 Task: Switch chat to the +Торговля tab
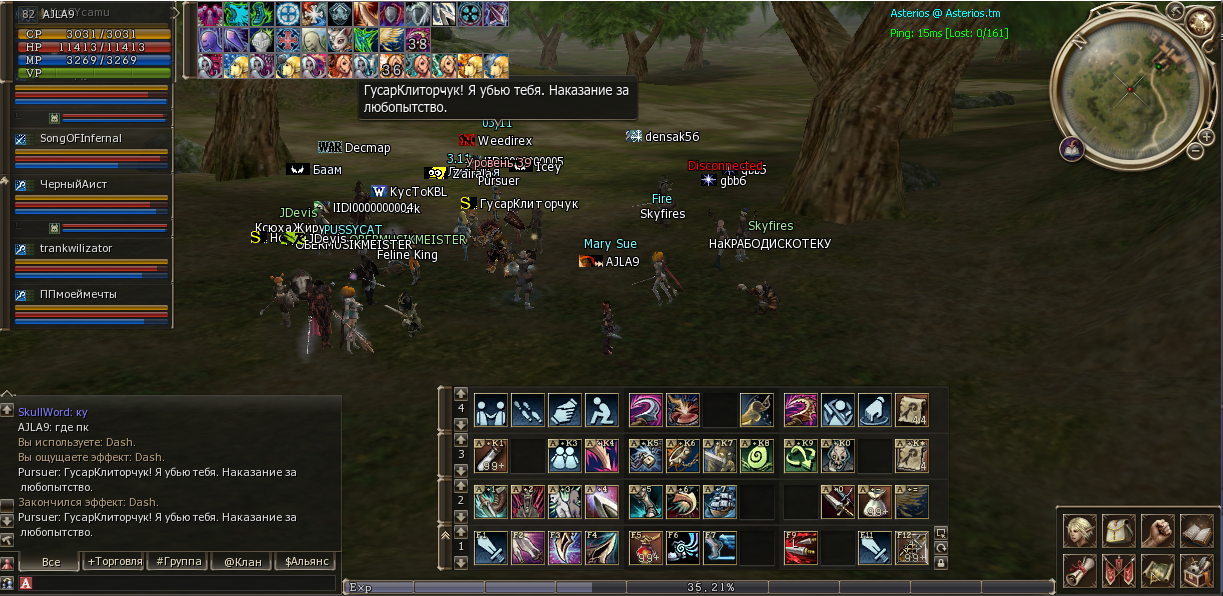[115, 562]
